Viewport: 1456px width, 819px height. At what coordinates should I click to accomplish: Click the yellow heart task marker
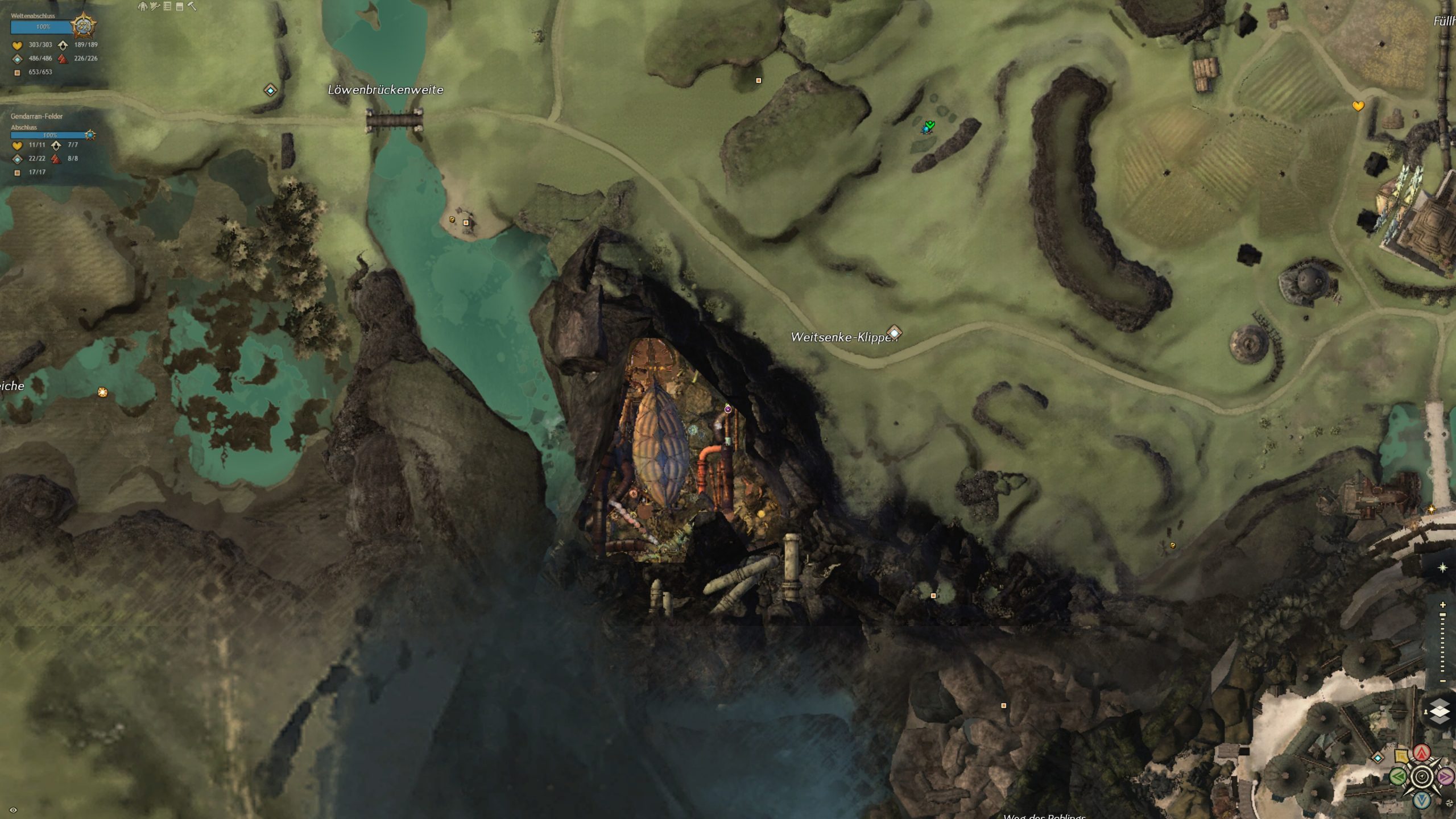(1358, 106)
